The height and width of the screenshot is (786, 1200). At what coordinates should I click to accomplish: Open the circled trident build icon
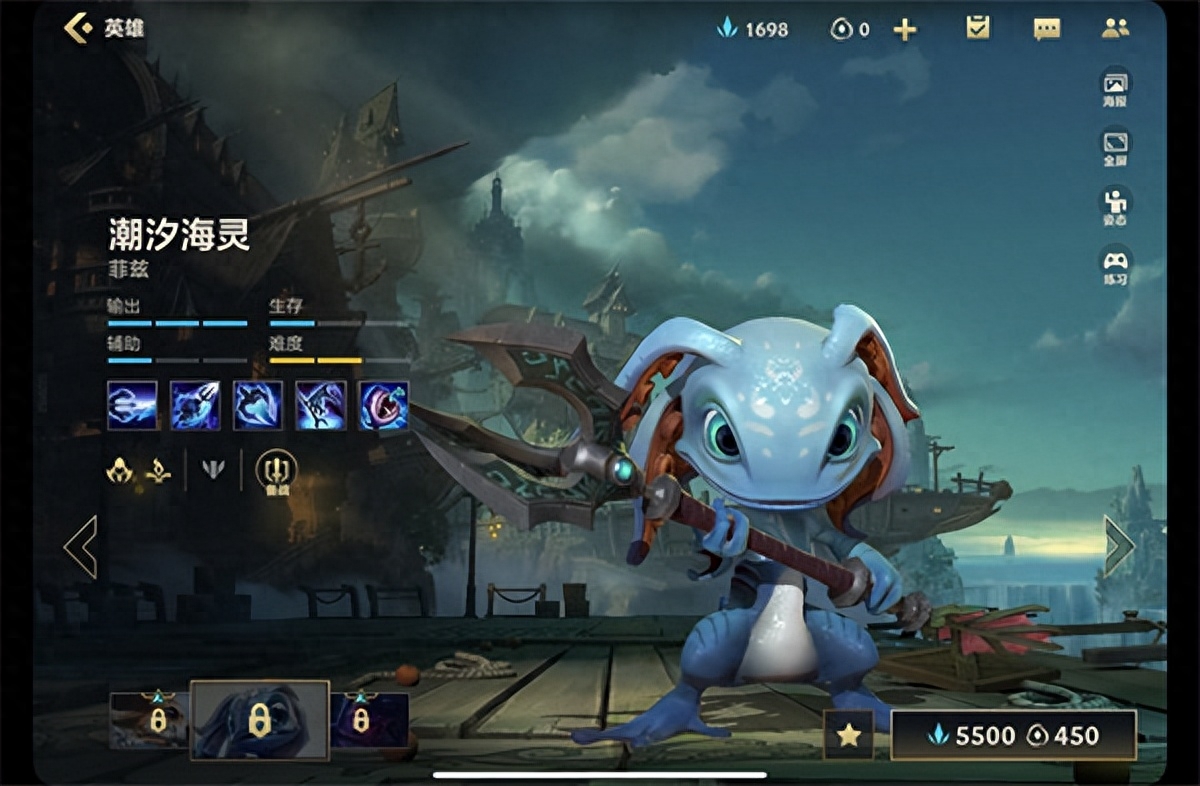[x=276, y=469]
